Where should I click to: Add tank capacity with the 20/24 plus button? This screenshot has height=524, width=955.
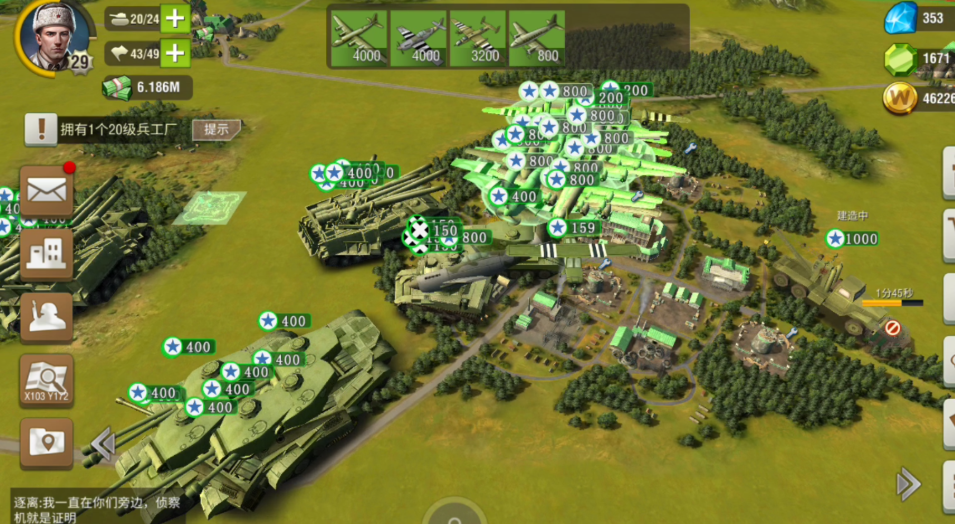point(175,18)
